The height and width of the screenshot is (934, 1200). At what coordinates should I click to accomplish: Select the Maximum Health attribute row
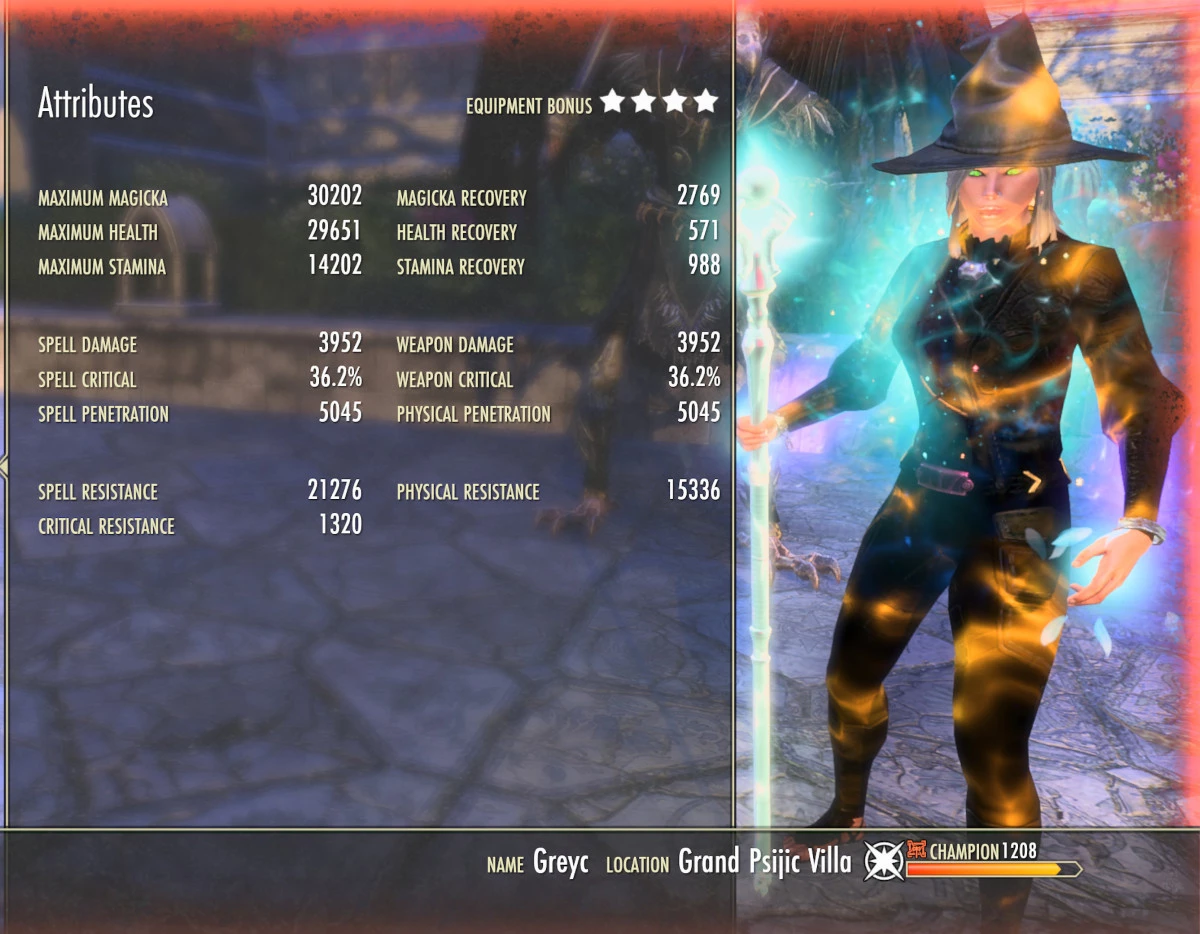200,232
